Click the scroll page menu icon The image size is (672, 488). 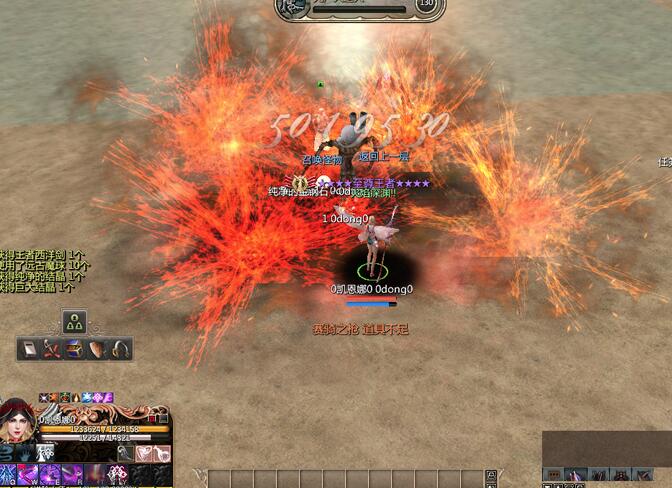coord(29,350)
